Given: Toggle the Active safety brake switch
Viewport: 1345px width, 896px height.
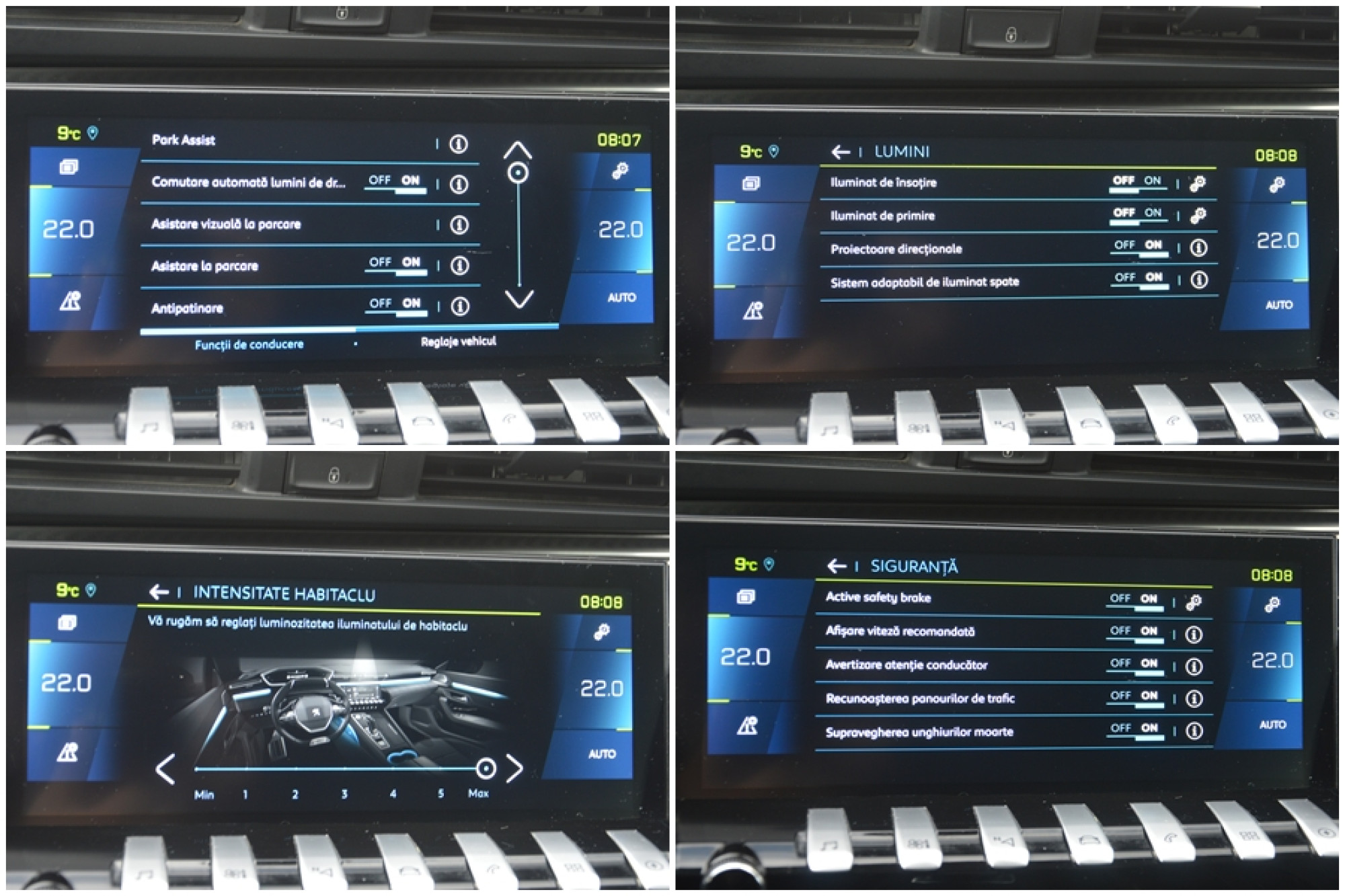Looking at the screenshot, I should coord(1135,600).
